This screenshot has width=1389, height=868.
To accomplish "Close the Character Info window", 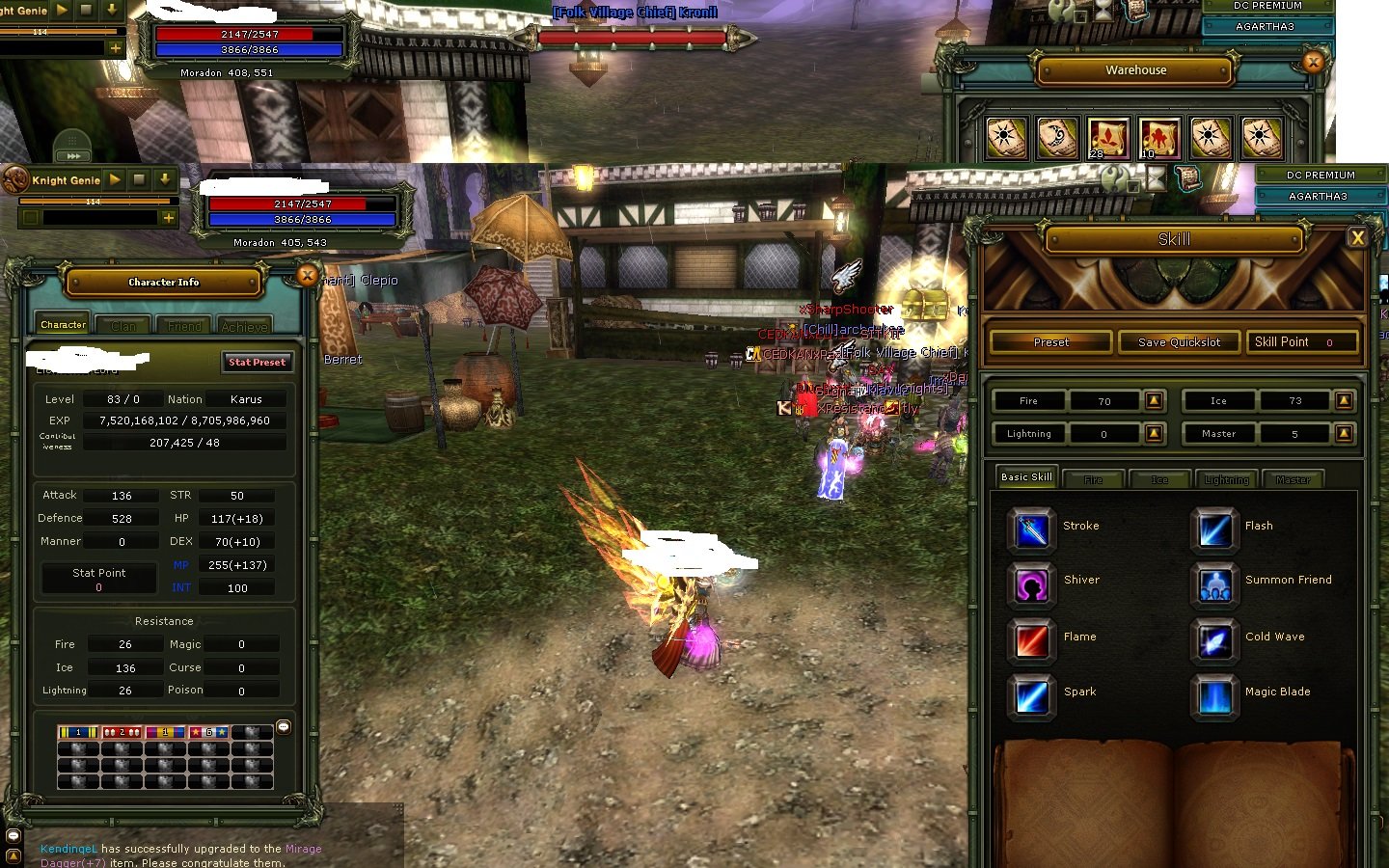I will tap(307, 276).
